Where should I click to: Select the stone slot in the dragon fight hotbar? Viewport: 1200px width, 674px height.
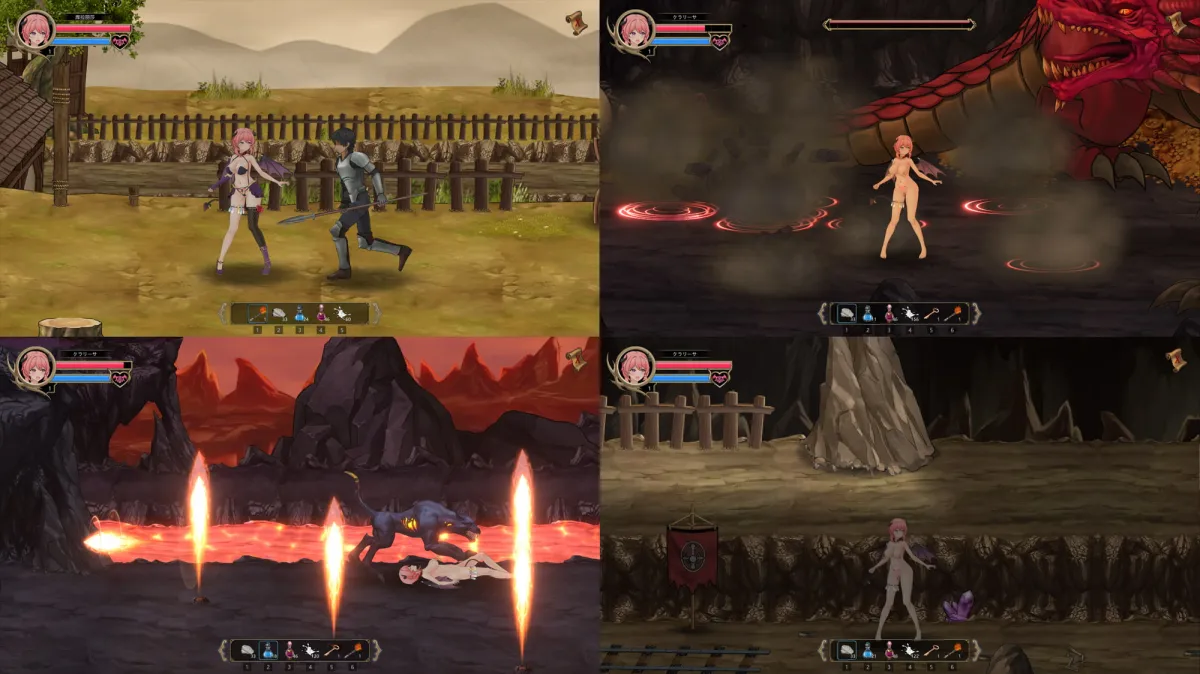tap(846, 313)
